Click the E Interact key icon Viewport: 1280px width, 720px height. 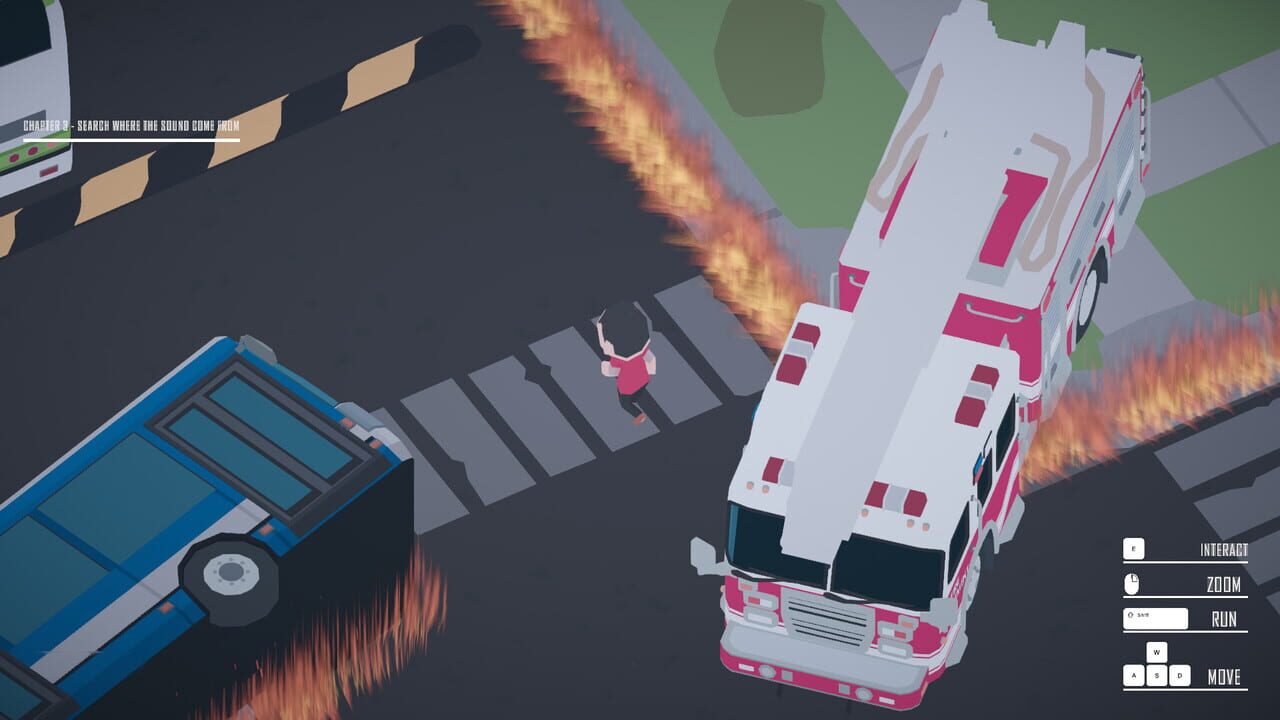pyautogui.click(x=1134, y=548)
